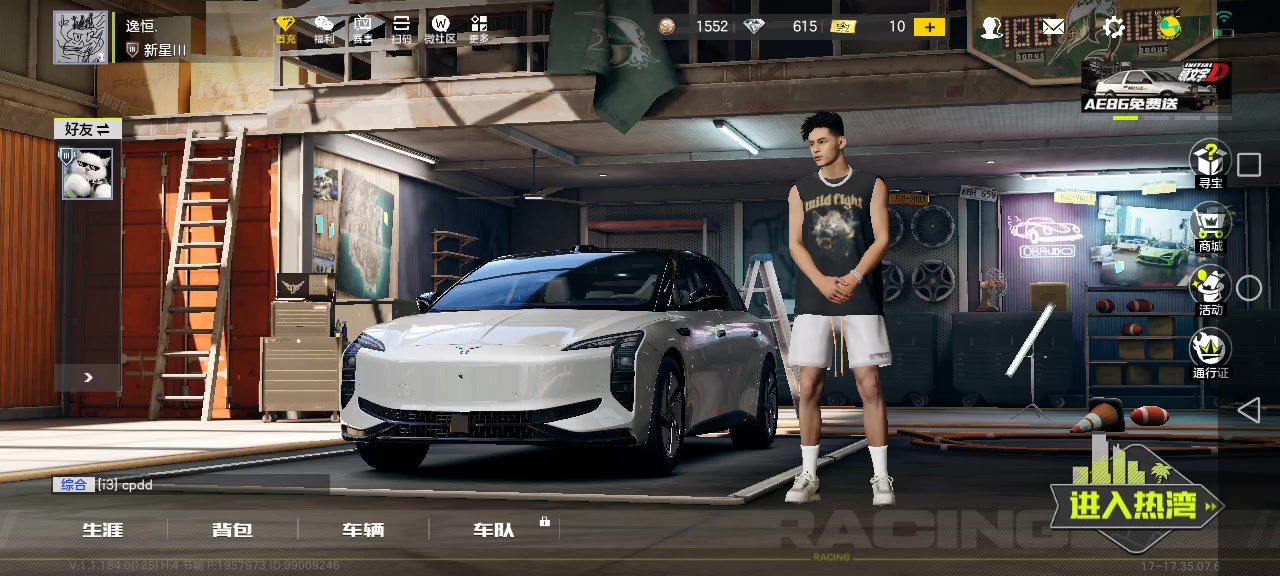Open the 微社区 community page
1280x576 pixels.
(x=440, y=28)
